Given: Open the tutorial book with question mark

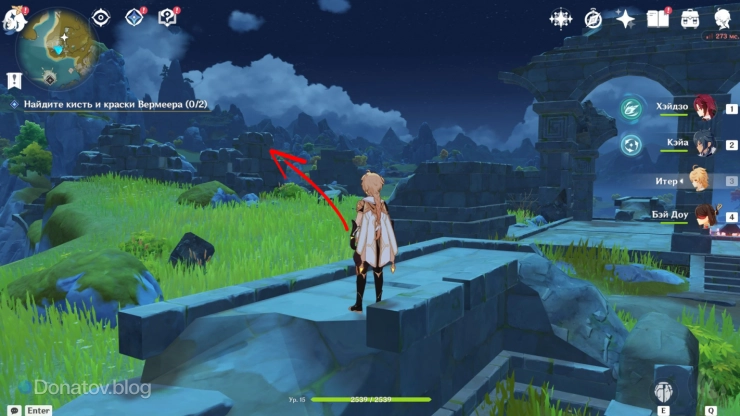Looking at the screenshot, I should (167, 17).
